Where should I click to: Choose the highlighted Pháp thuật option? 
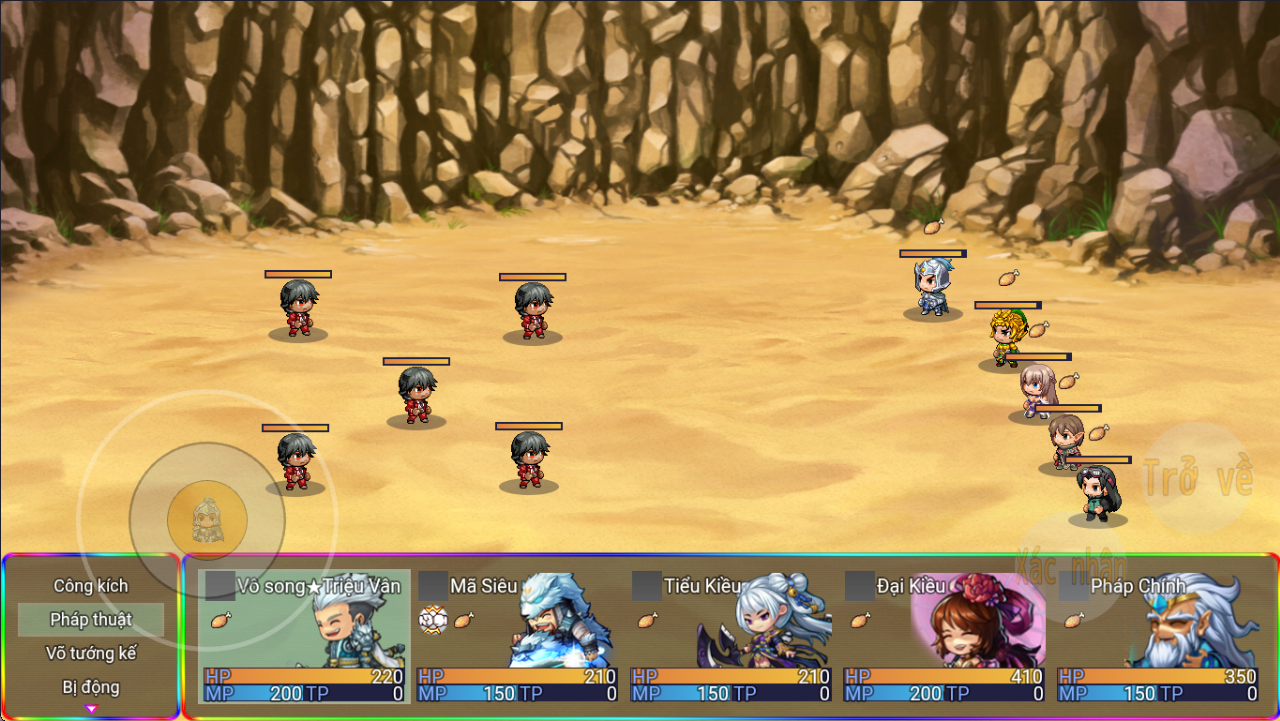[91, 620]
